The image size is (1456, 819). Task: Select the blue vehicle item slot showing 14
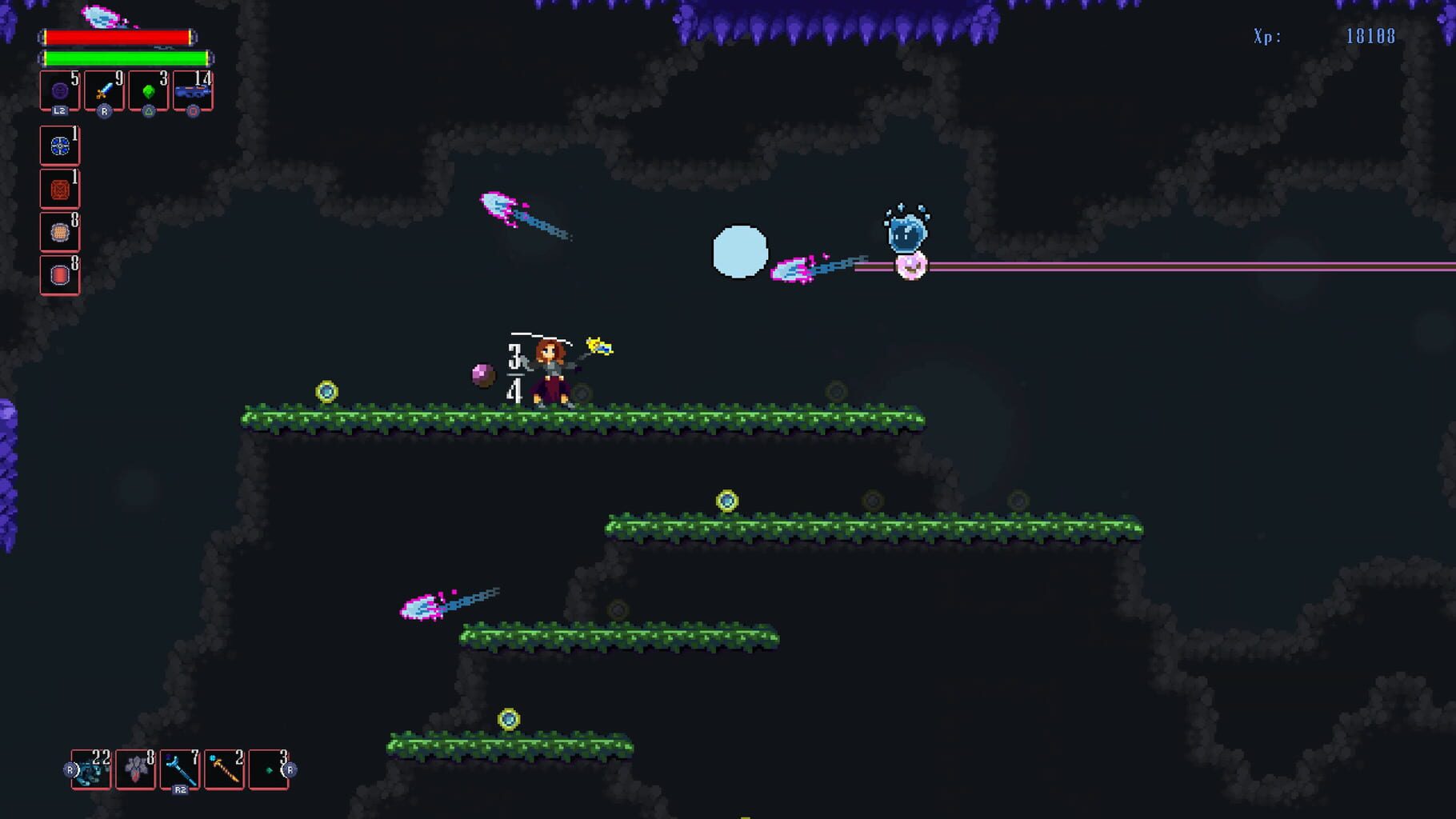click(190, 90)
